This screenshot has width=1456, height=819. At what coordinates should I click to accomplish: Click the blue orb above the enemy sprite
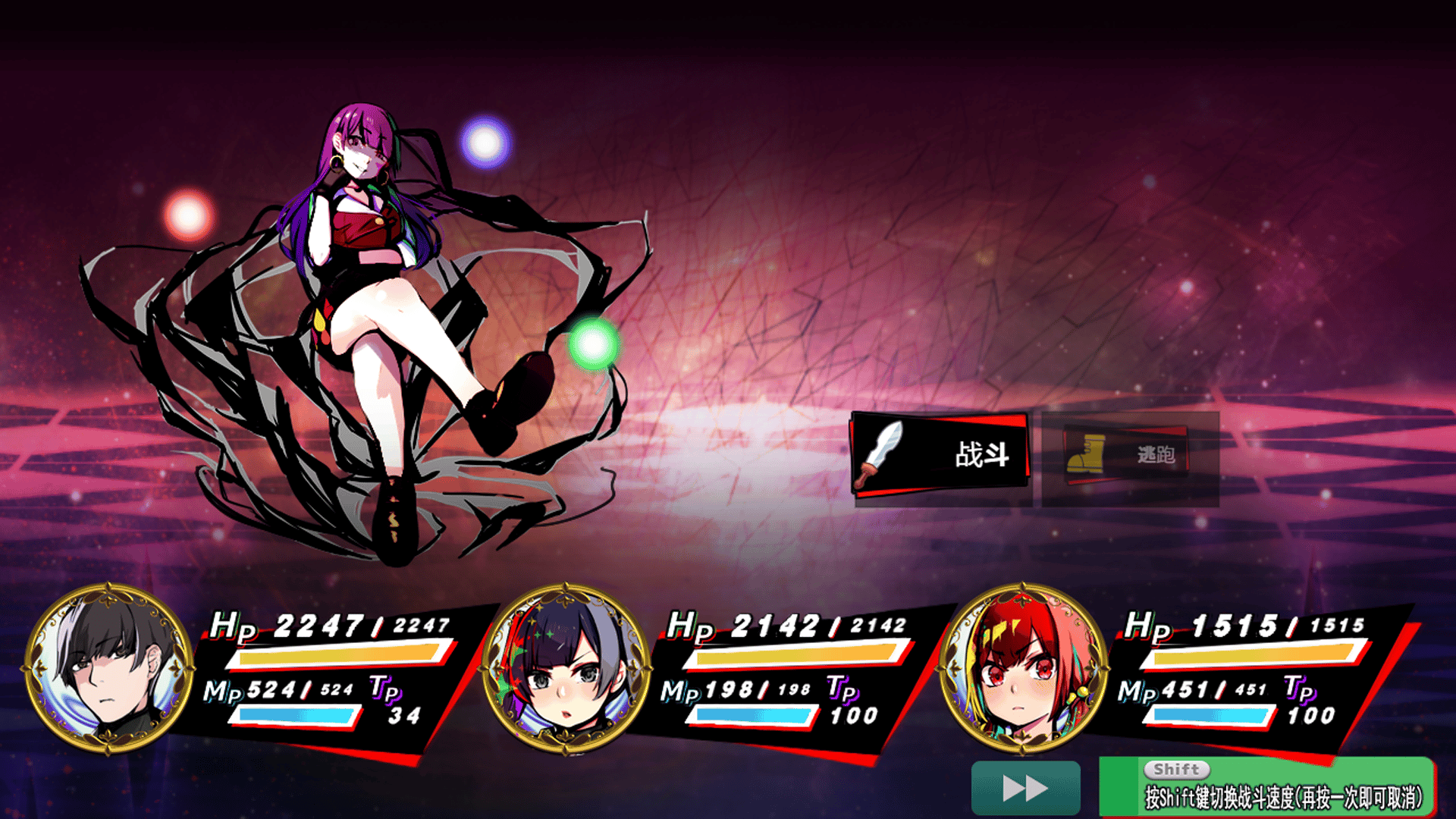483,140
